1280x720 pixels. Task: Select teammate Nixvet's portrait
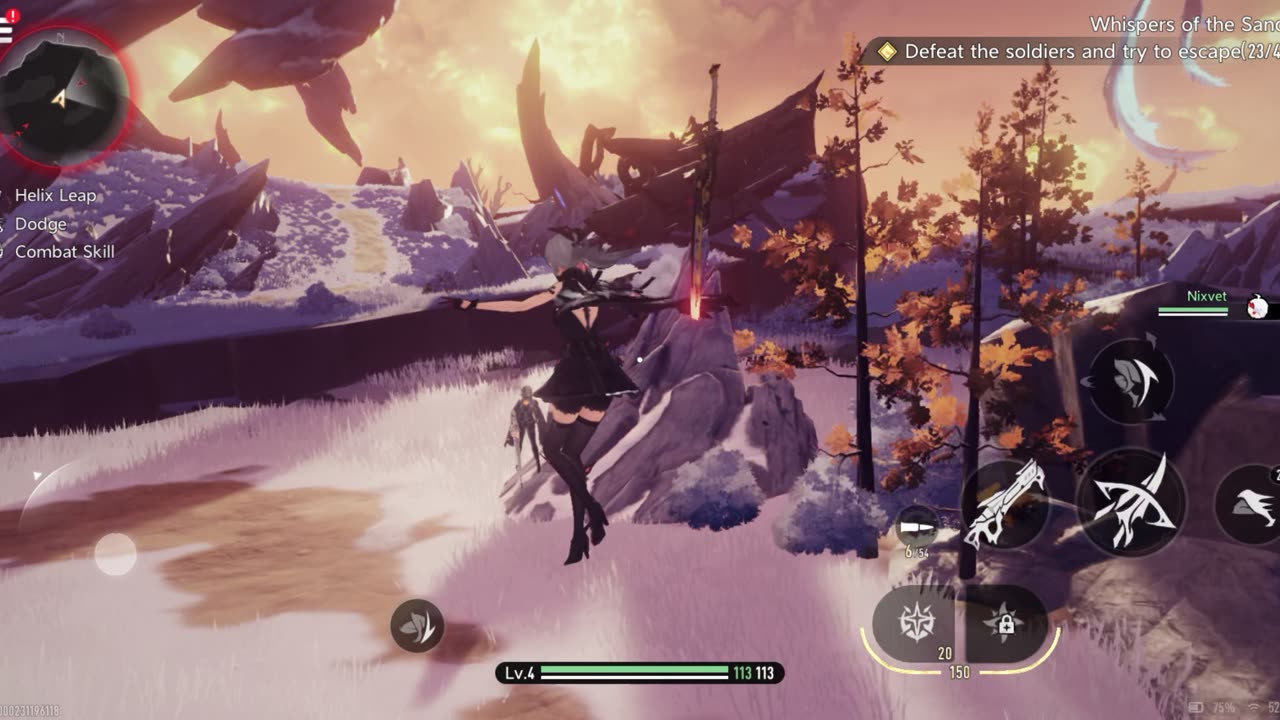click(x=1258, y=308)
